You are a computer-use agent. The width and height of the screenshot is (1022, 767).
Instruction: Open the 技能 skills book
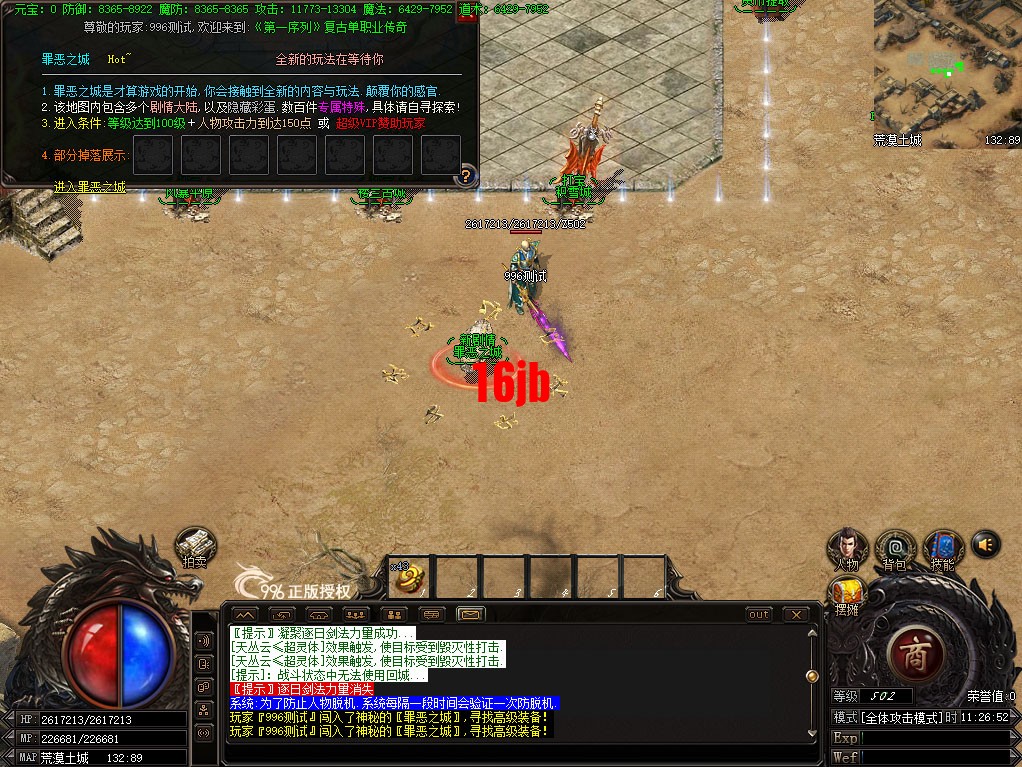pos(942,547)
